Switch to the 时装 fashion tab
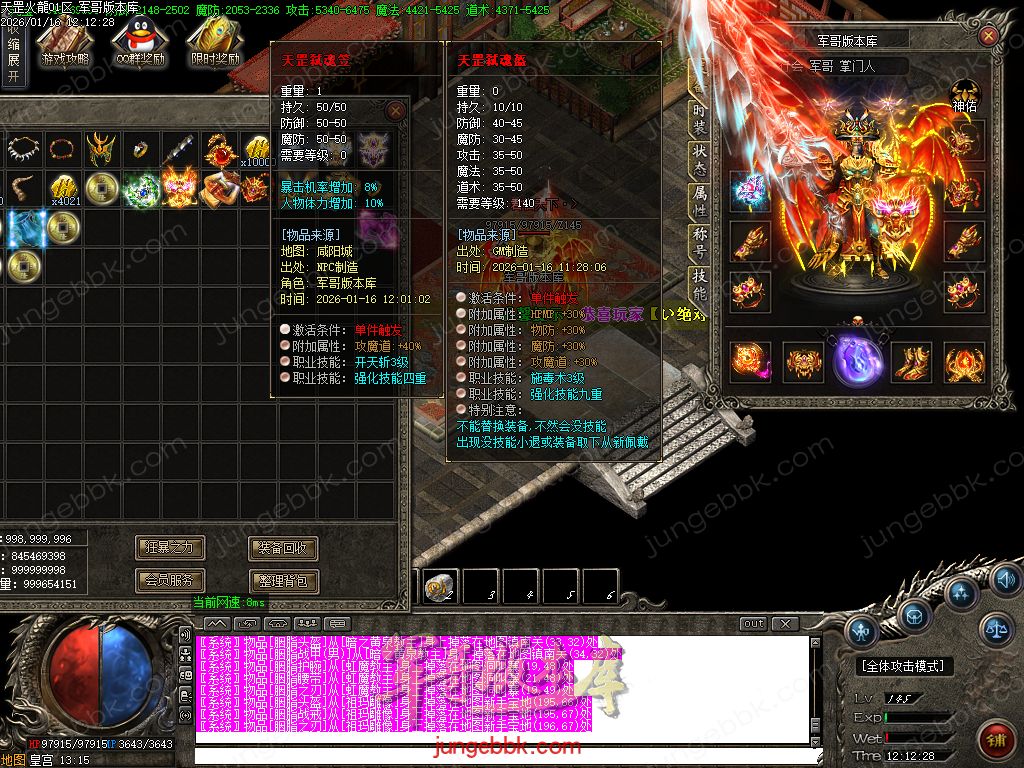Viewport: 1024px width, 768px height. 699,118
